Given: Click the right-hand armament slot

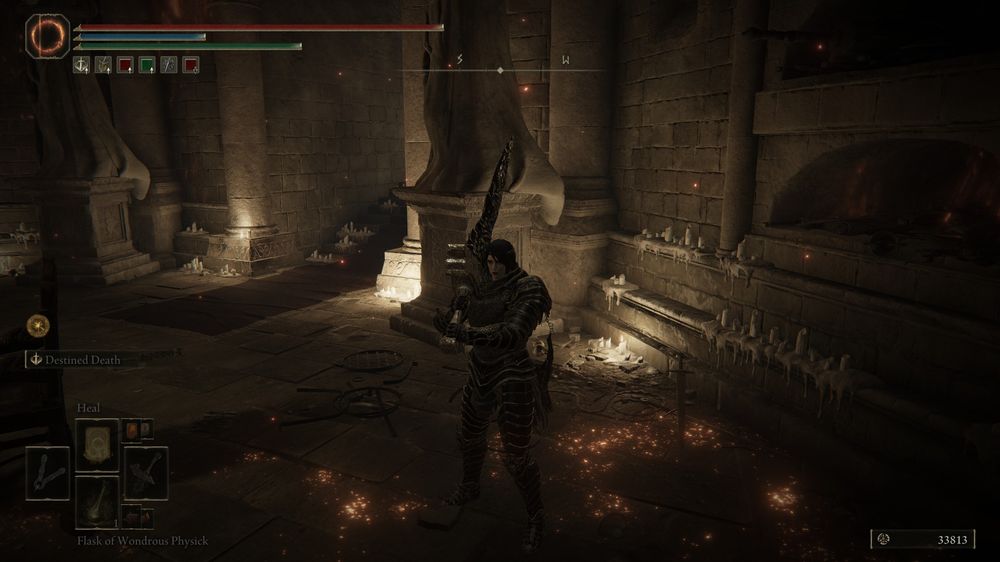Looking at the screenshot, I should [146, 472].
